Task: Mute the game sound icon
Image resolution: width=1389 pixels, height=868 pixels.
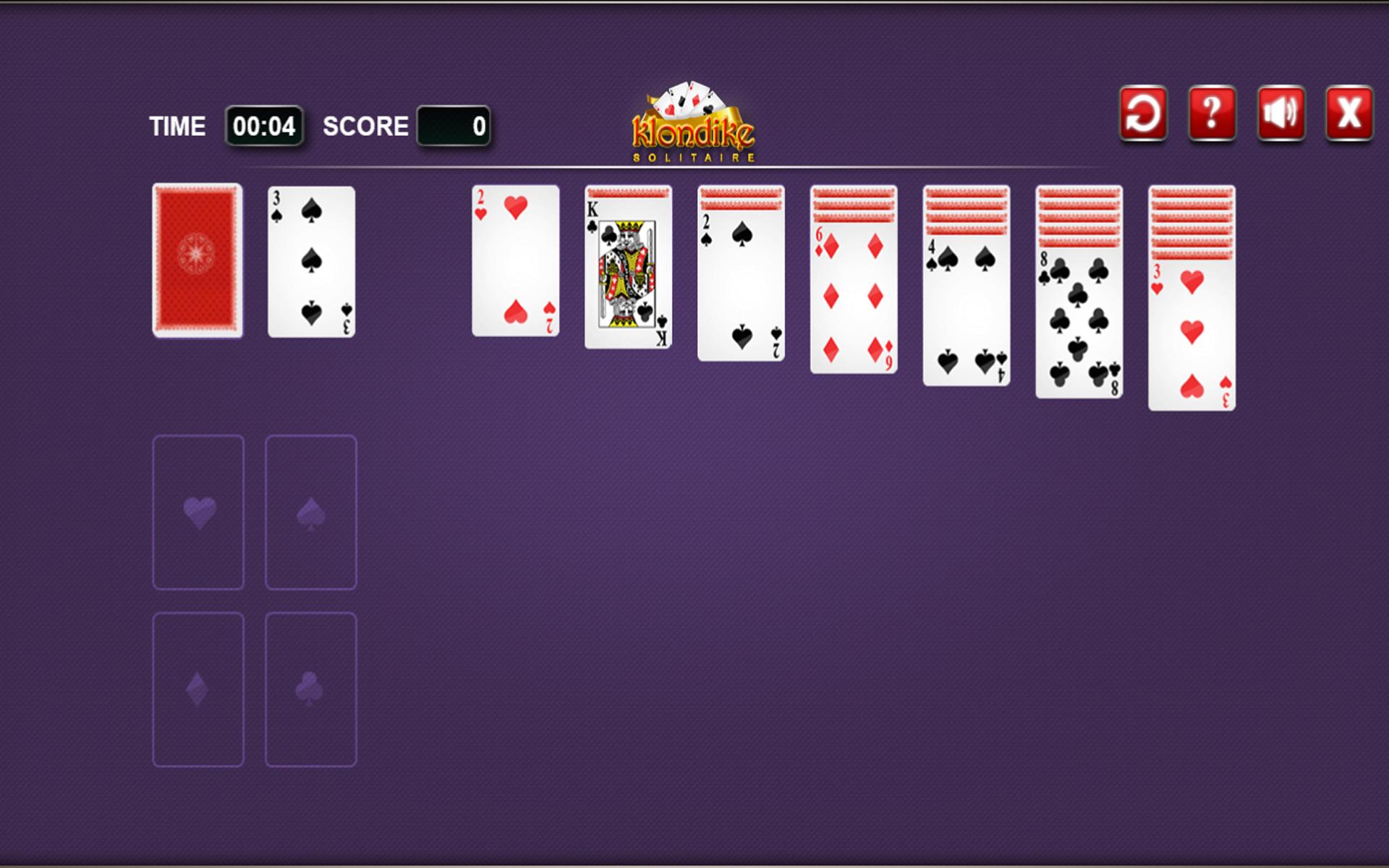Action: pyautogui.click(x=1281, y=114)
